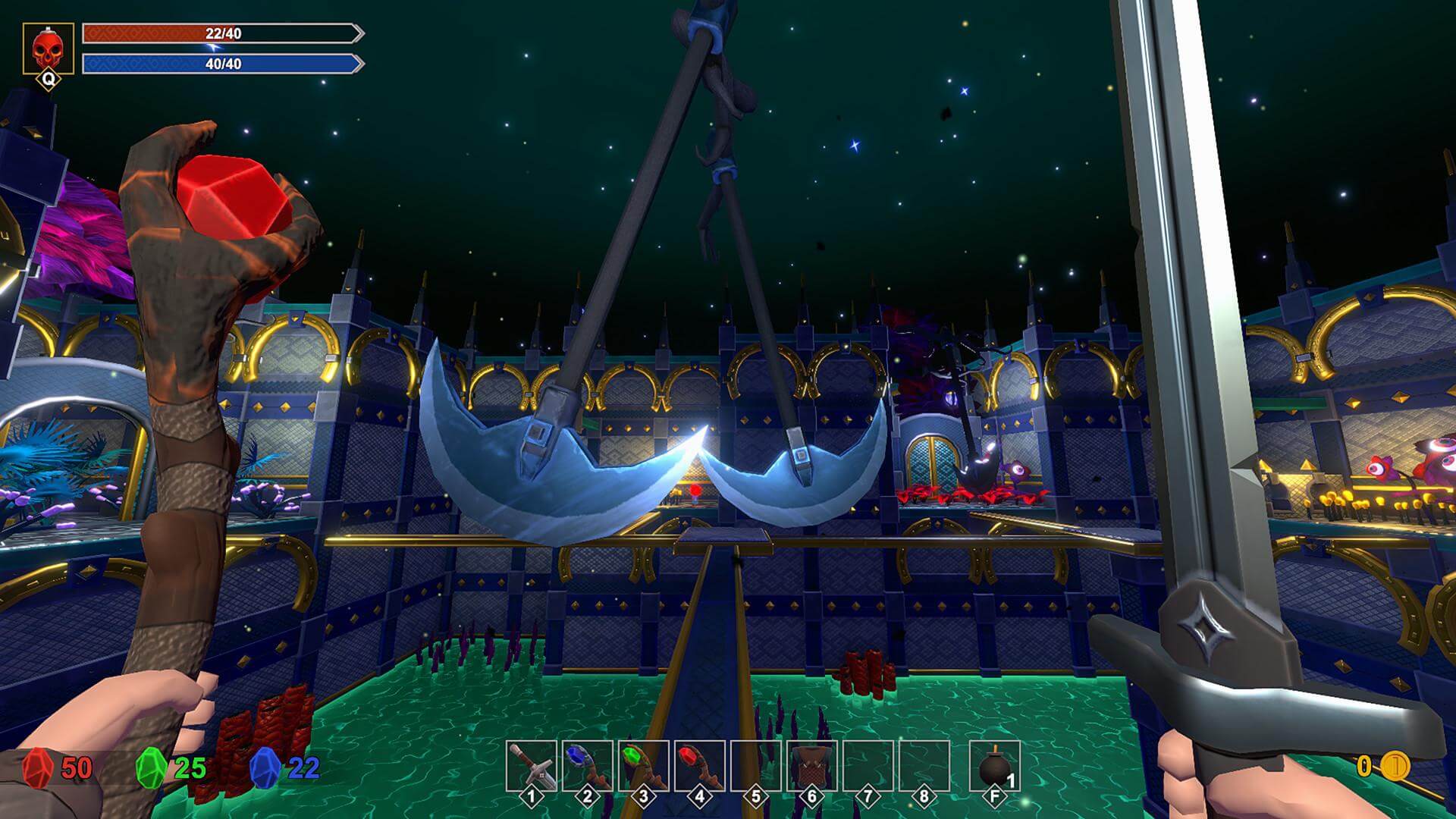
Task: Select the sword in hotbar slot 1
Action: point(531,766)
